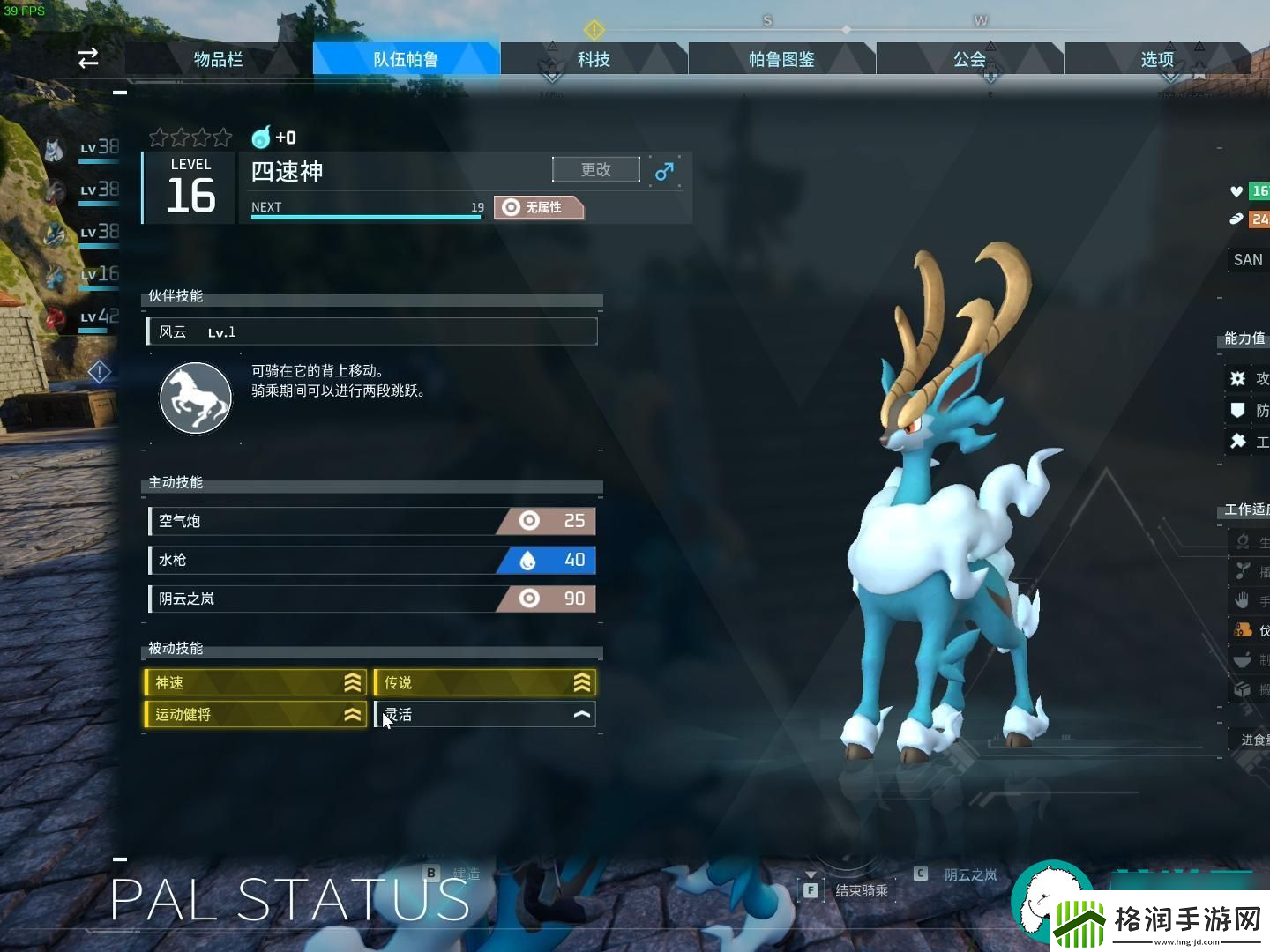Click the 无属性 neutral element tag

click(x=539, y=207)
